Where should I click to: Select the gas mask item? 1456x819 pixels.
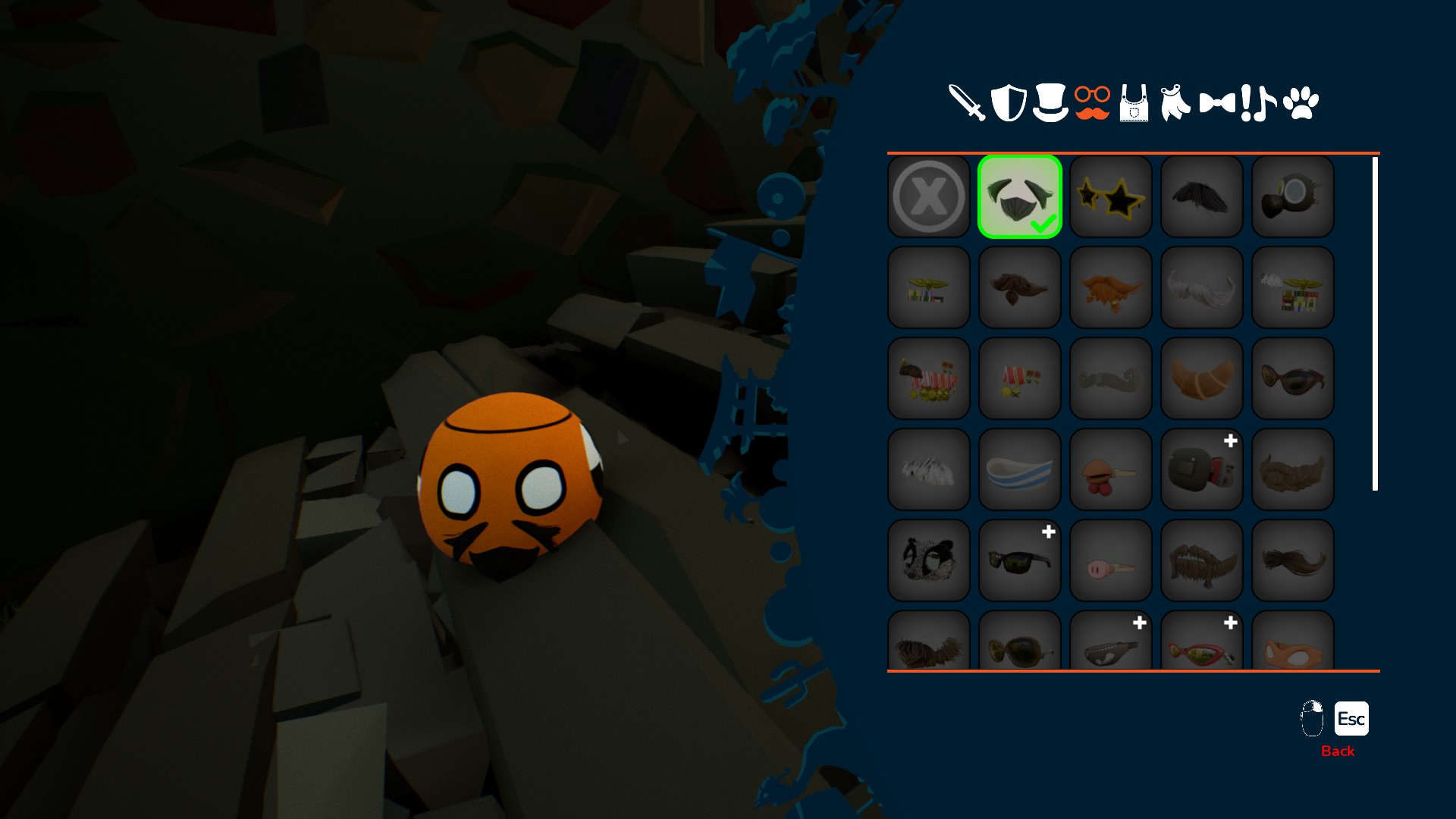coord(1293,196)
